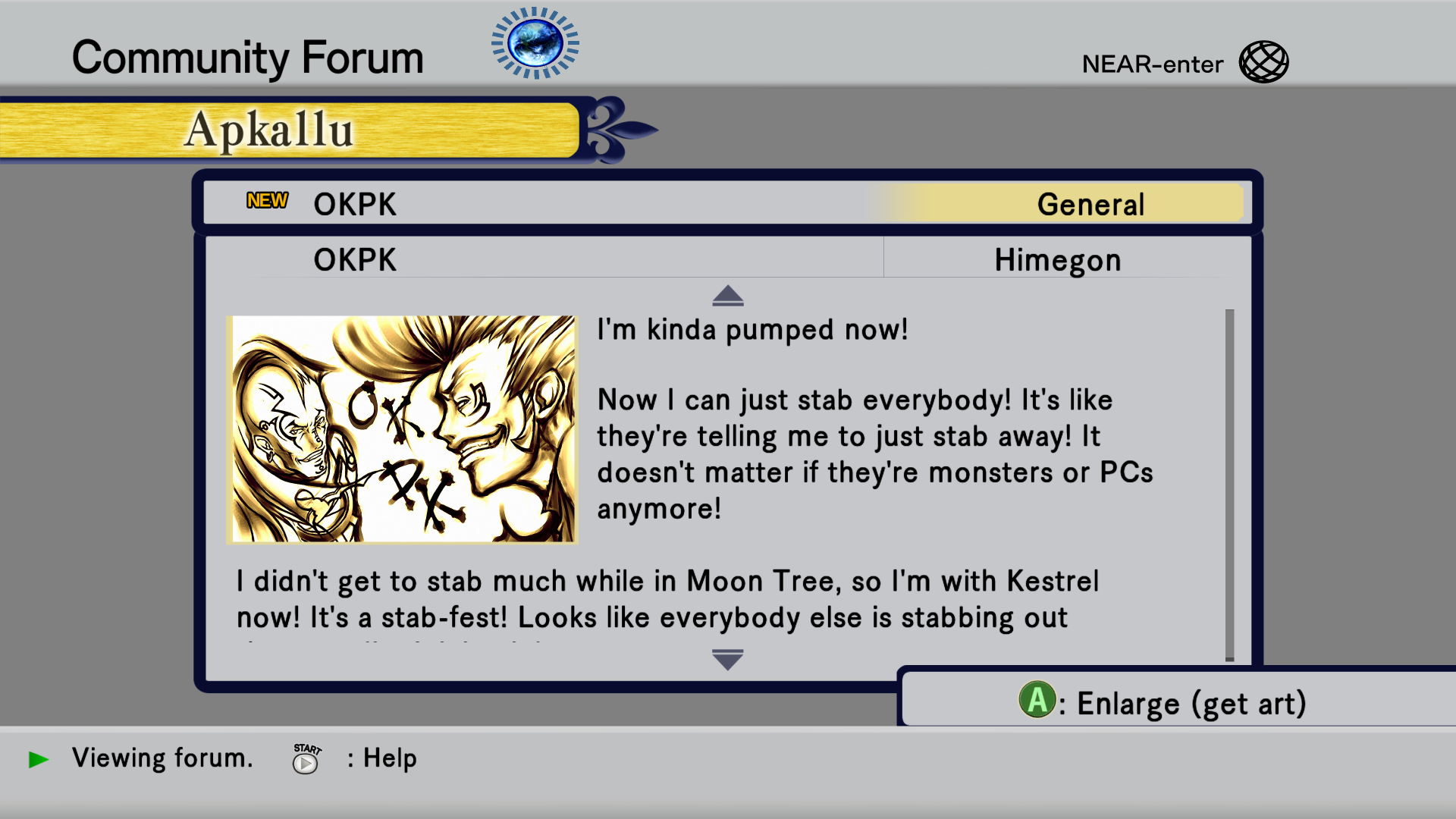Click the post's vertical scrollbar
Viewport: 1456px width, 819px height.
1229,485
